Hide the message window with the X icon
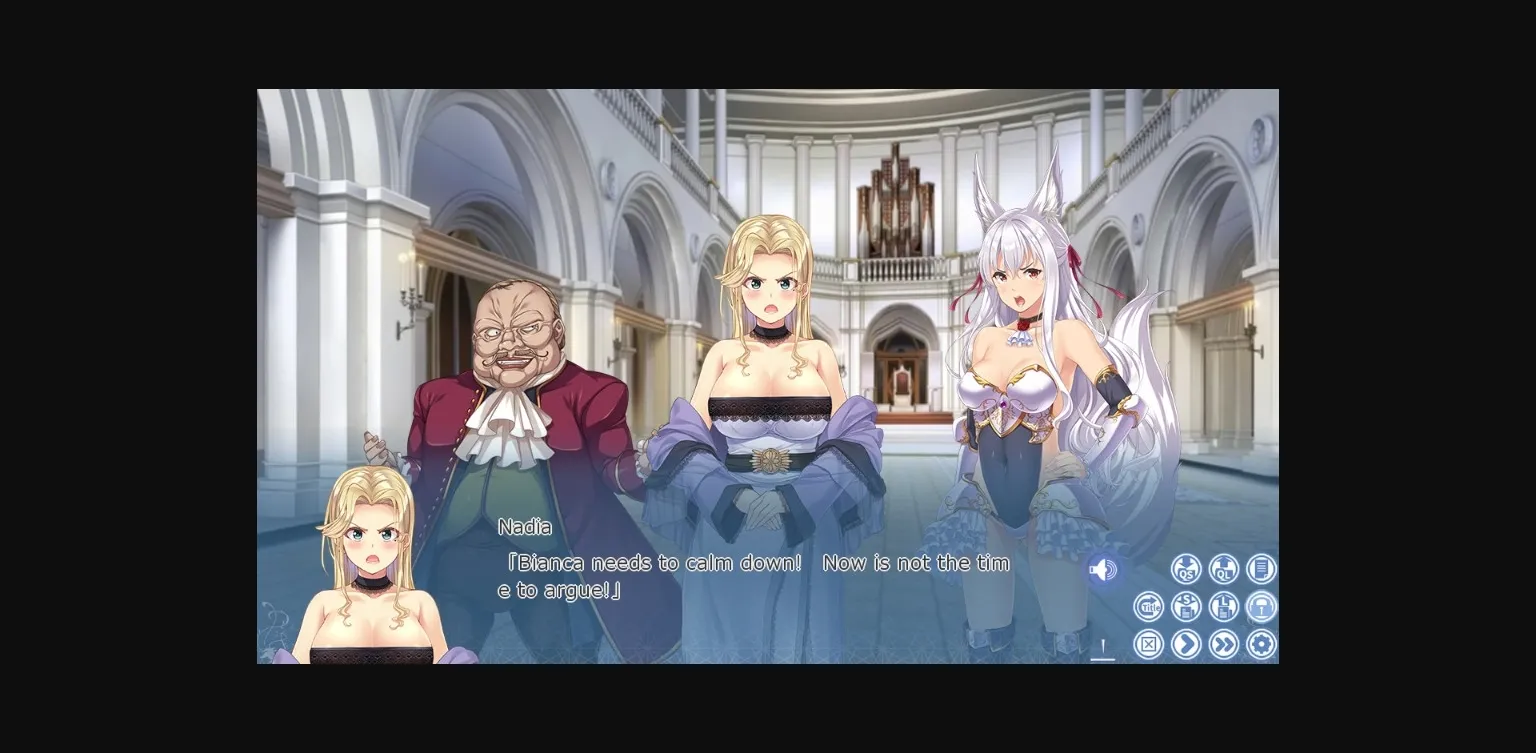Screen dimensions: 1536x753 click(x=1148, y=644)
